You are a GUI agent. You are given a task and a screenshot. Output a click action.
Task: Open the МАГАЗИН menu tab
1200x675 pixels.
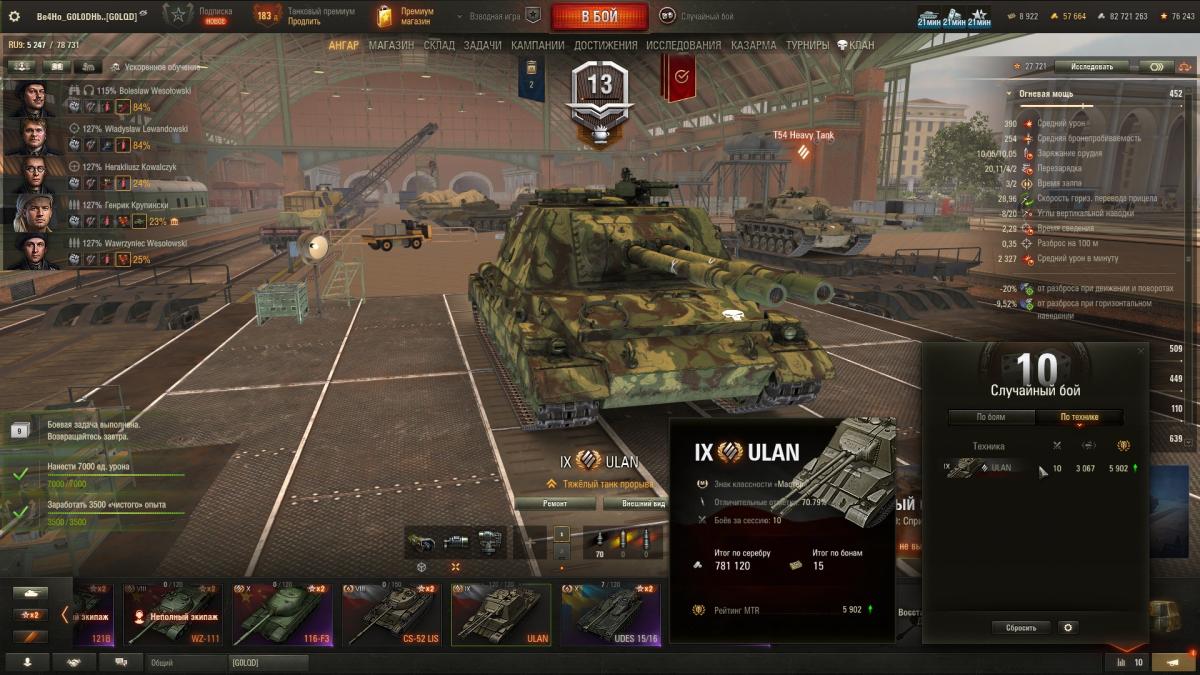pyautogui.click(x=391, y=45)
